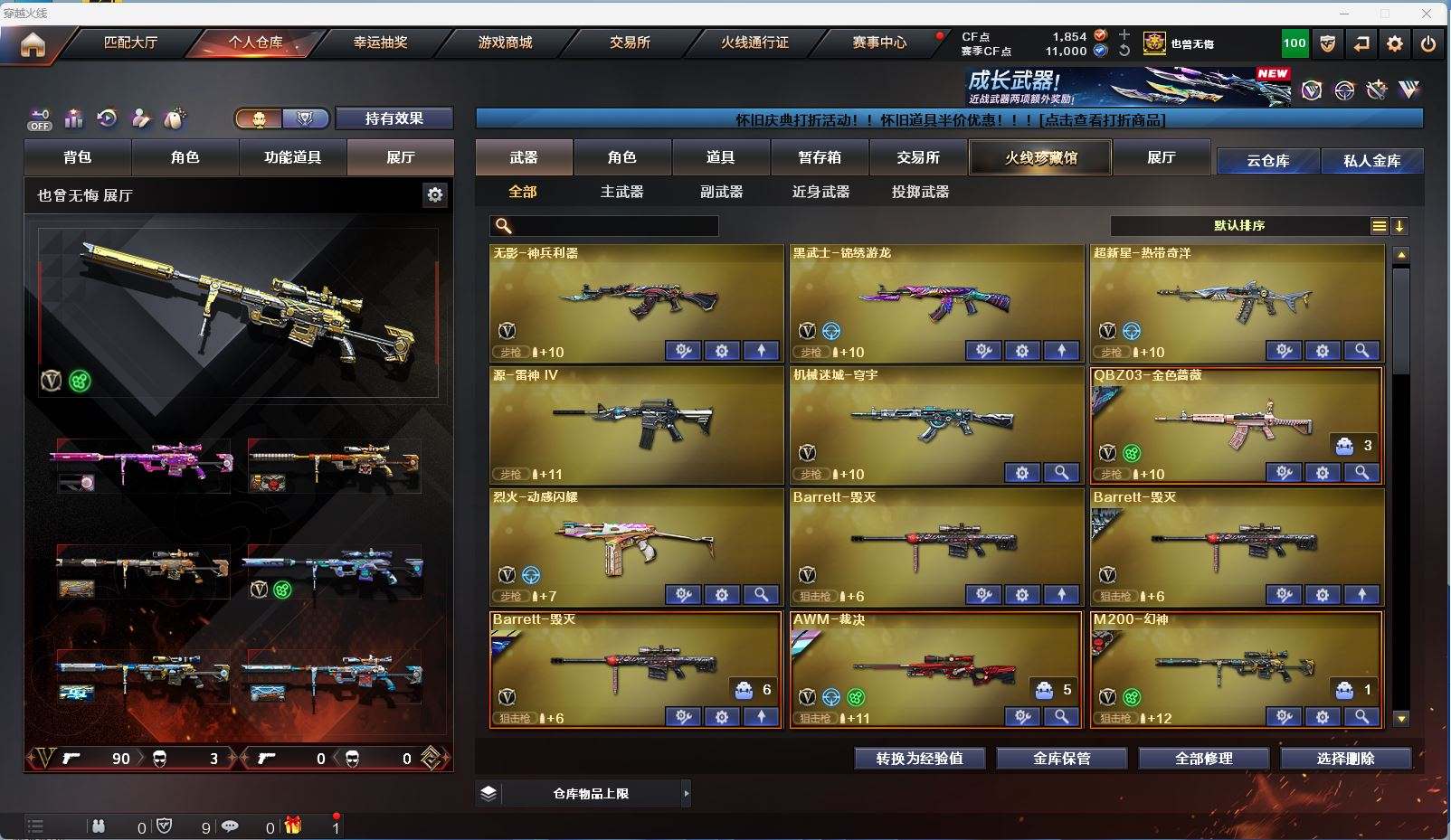Open the 默认排序 sort dropdown

(1239, 226)
